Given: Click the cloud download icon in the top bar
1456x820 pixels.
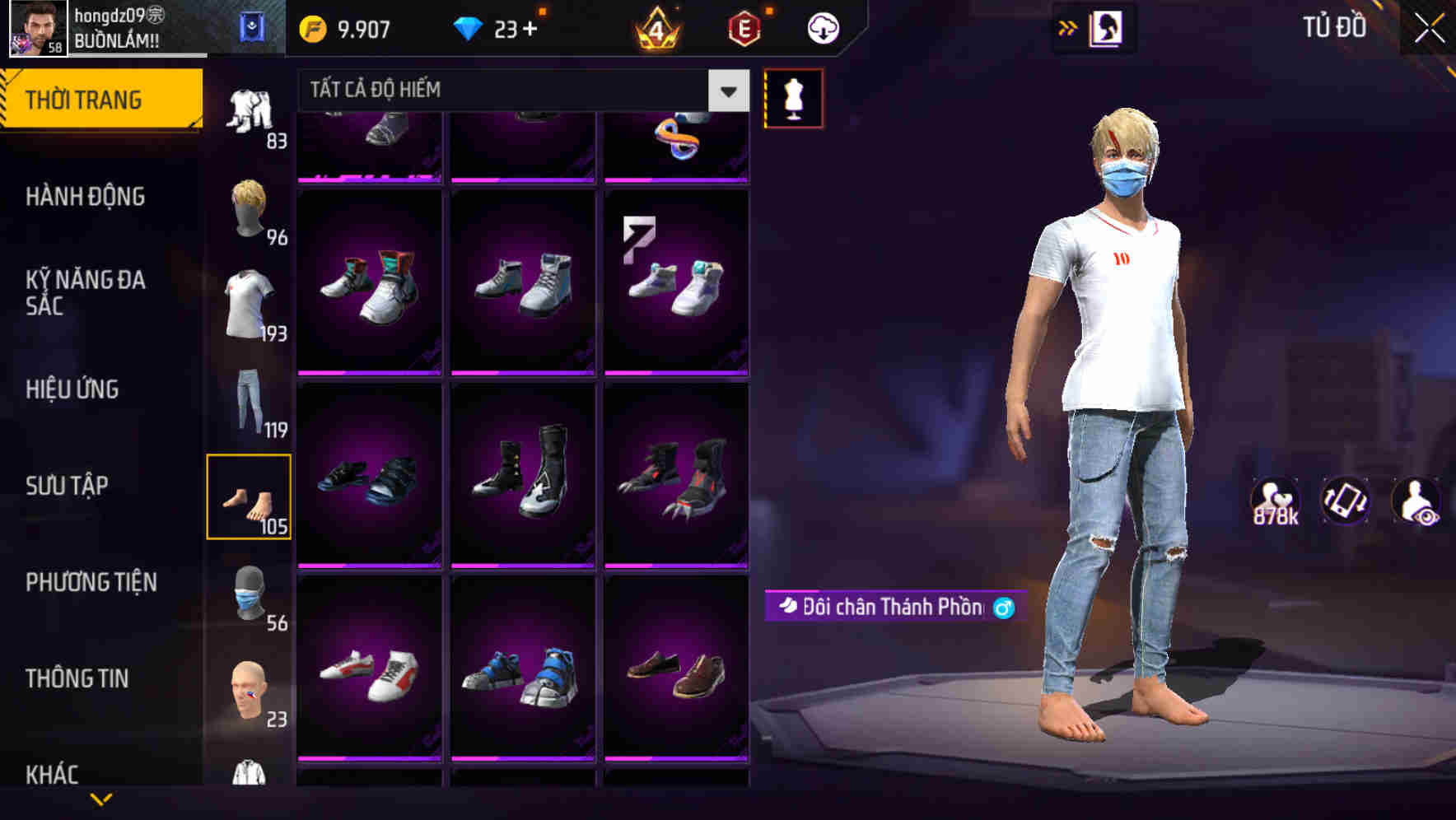Looking at the screenshot, I should [x=822, y=27].
